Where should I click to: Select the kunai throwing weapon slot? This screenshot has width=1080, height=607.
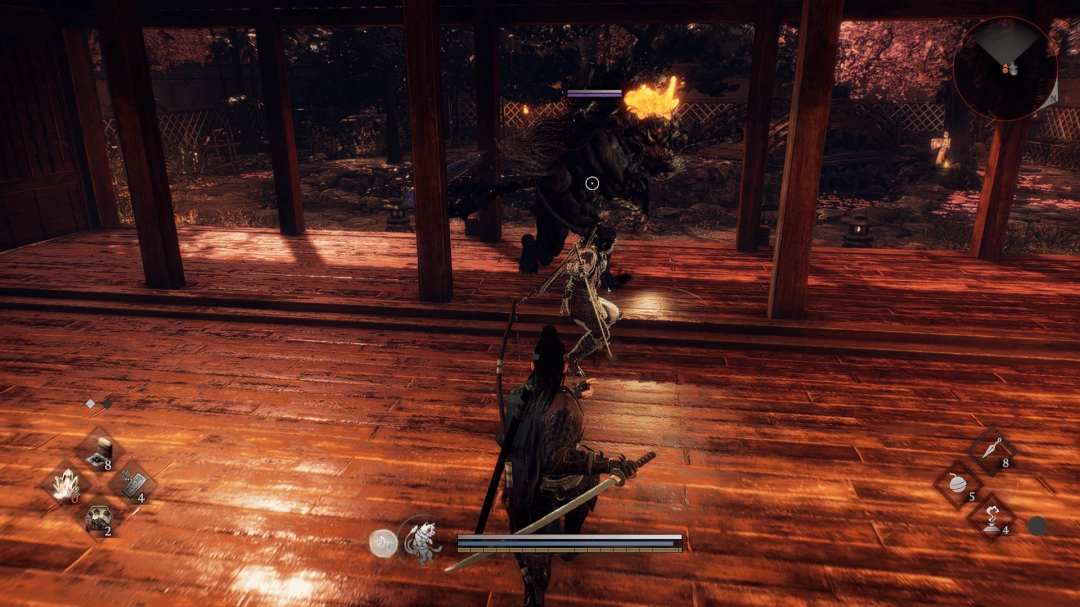991,450
